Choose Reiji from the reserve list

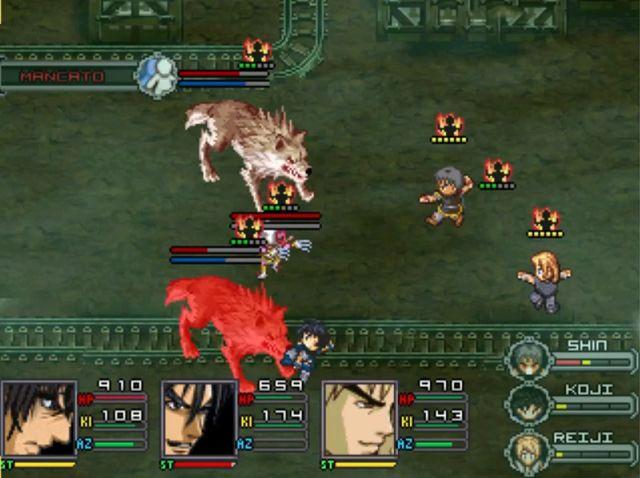[x=527, y=450]
